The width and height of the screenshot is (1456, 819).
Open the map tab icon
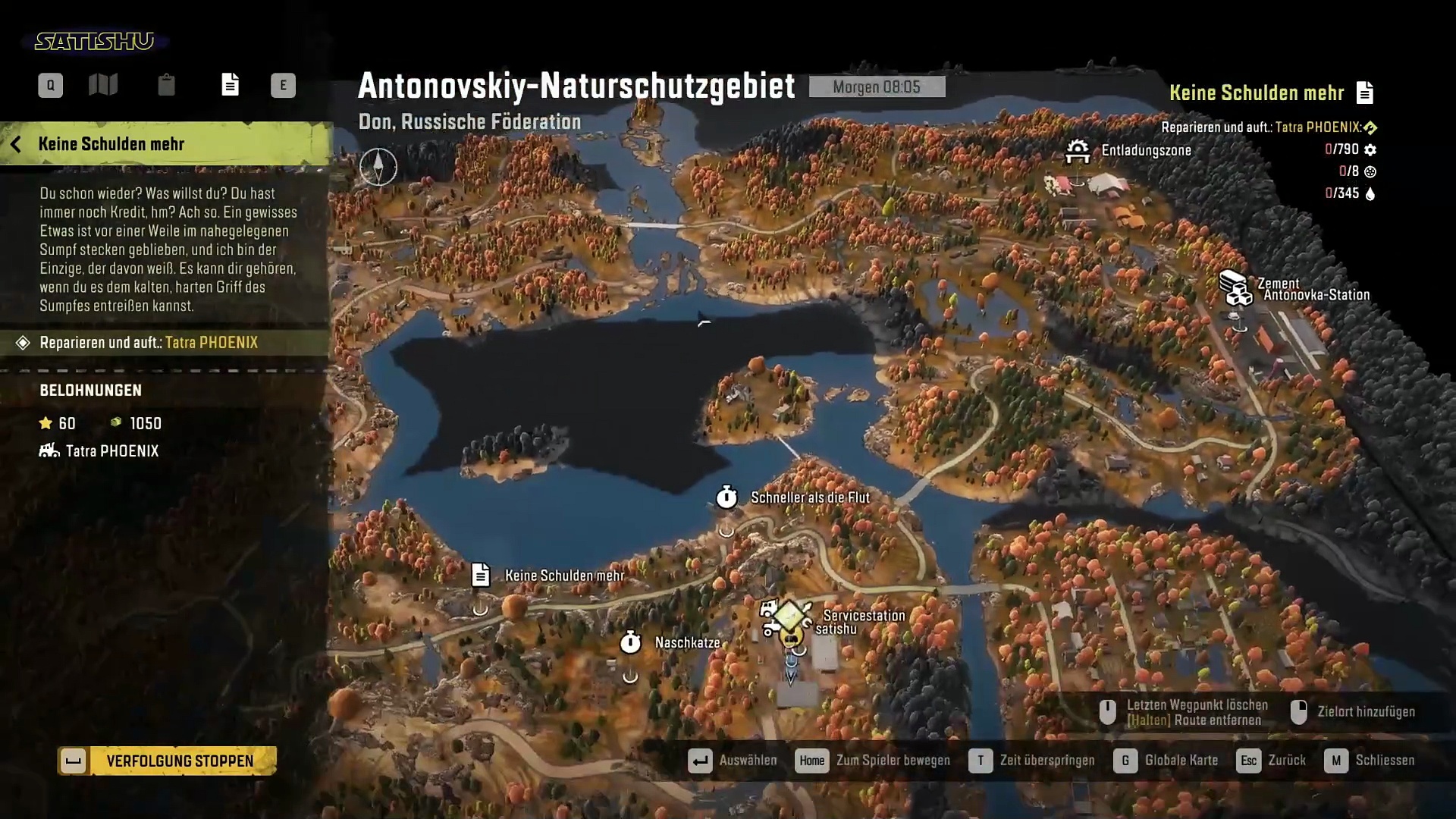103,85
